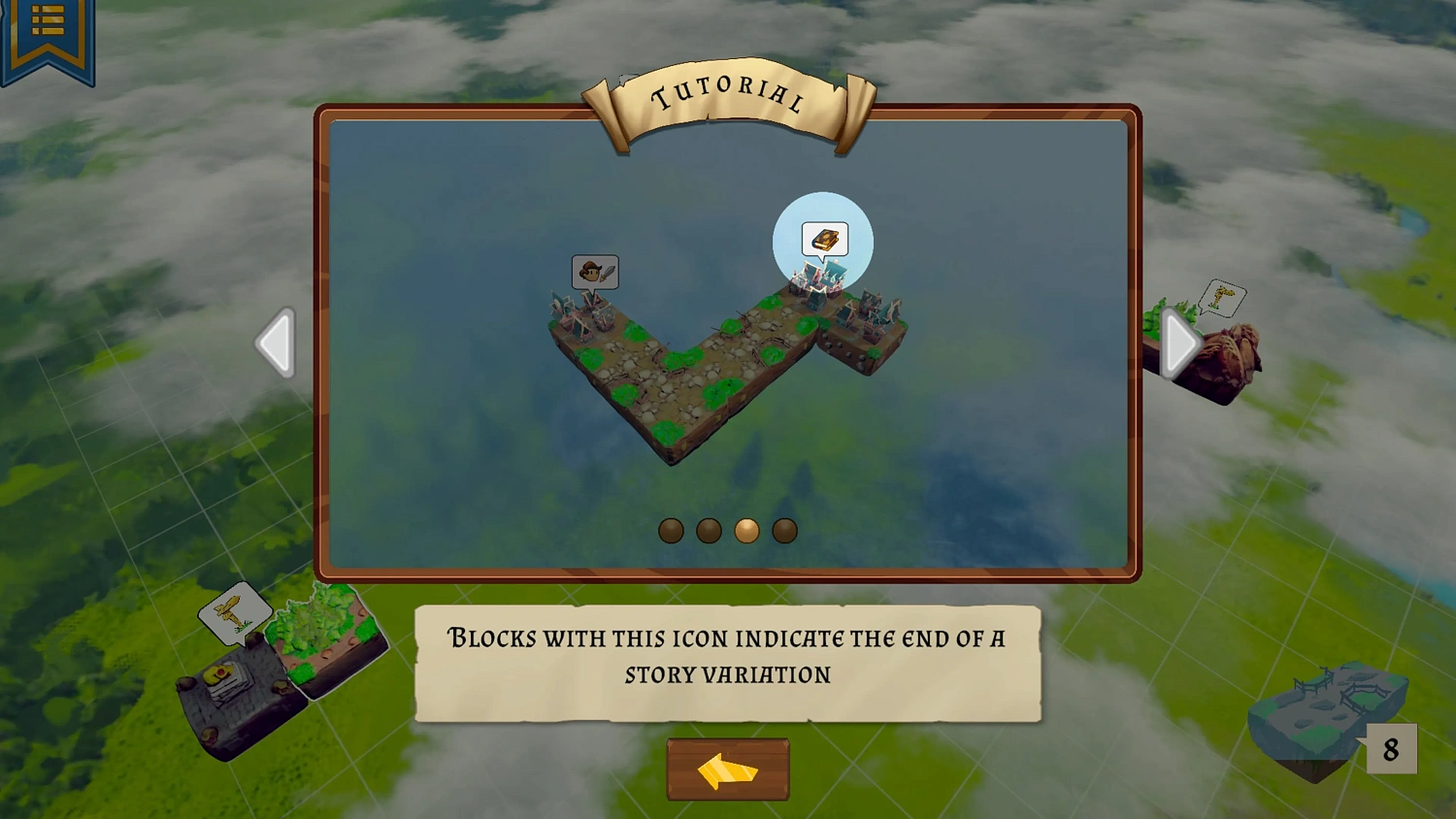Click the tile showing the number 8
This screenshot has height=819, width=1456.
point(1391,748)
